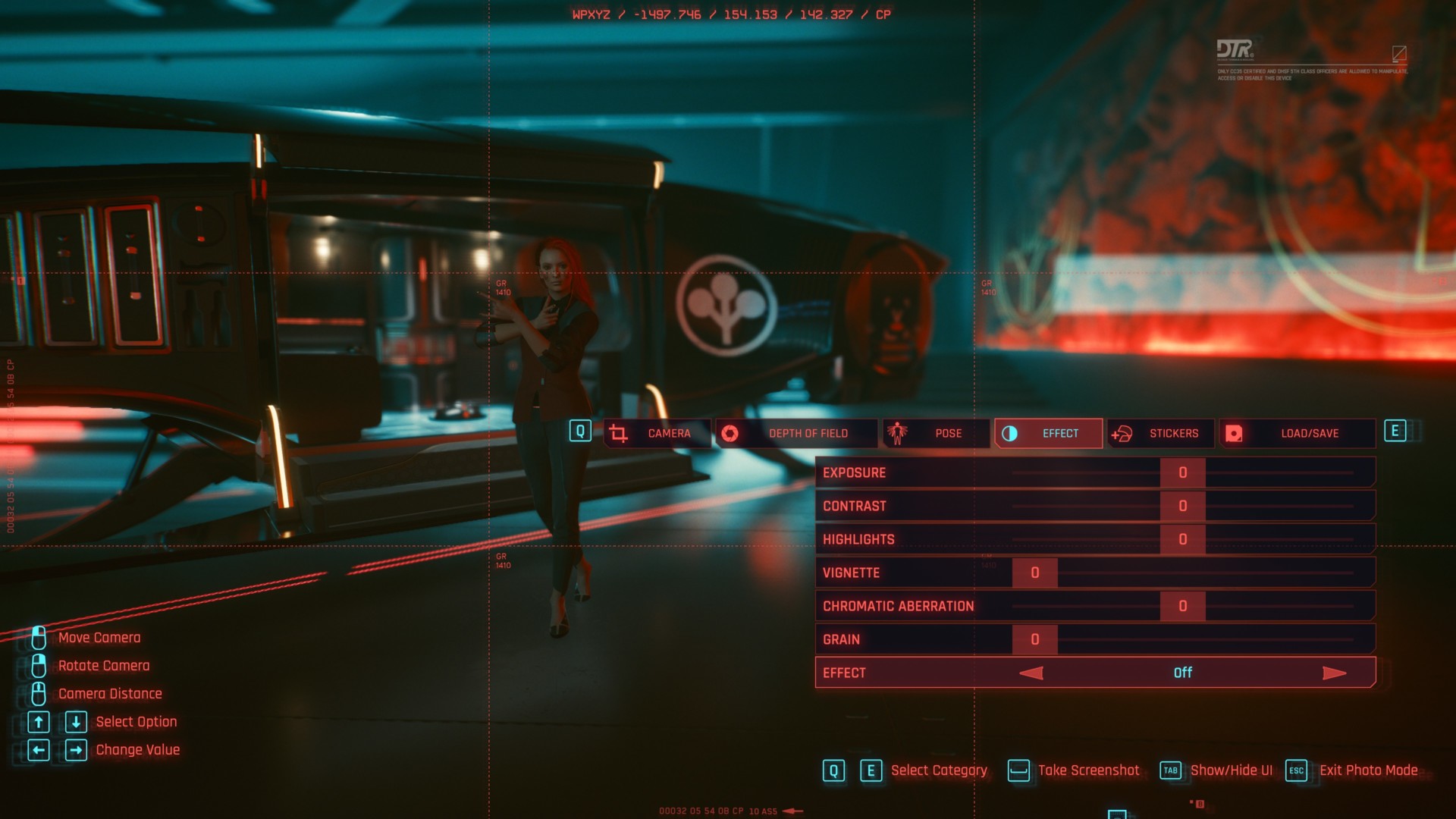This screenshot has height=819, width=1456.
Task: Take a screenshot from the bottom bar
Action: click(x=1074, y=770)
